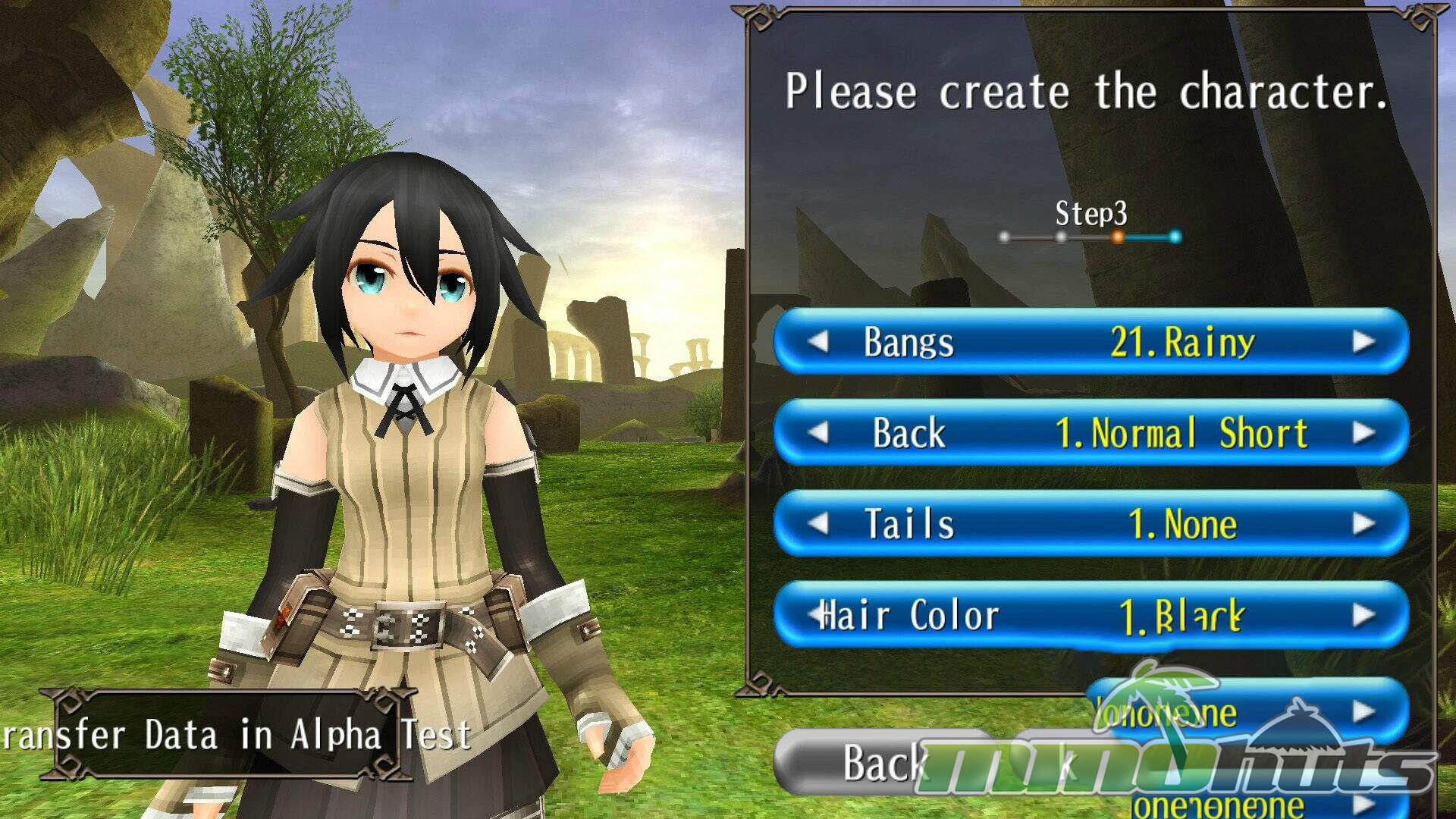Change to the previous Hair Color

point(817,615)
